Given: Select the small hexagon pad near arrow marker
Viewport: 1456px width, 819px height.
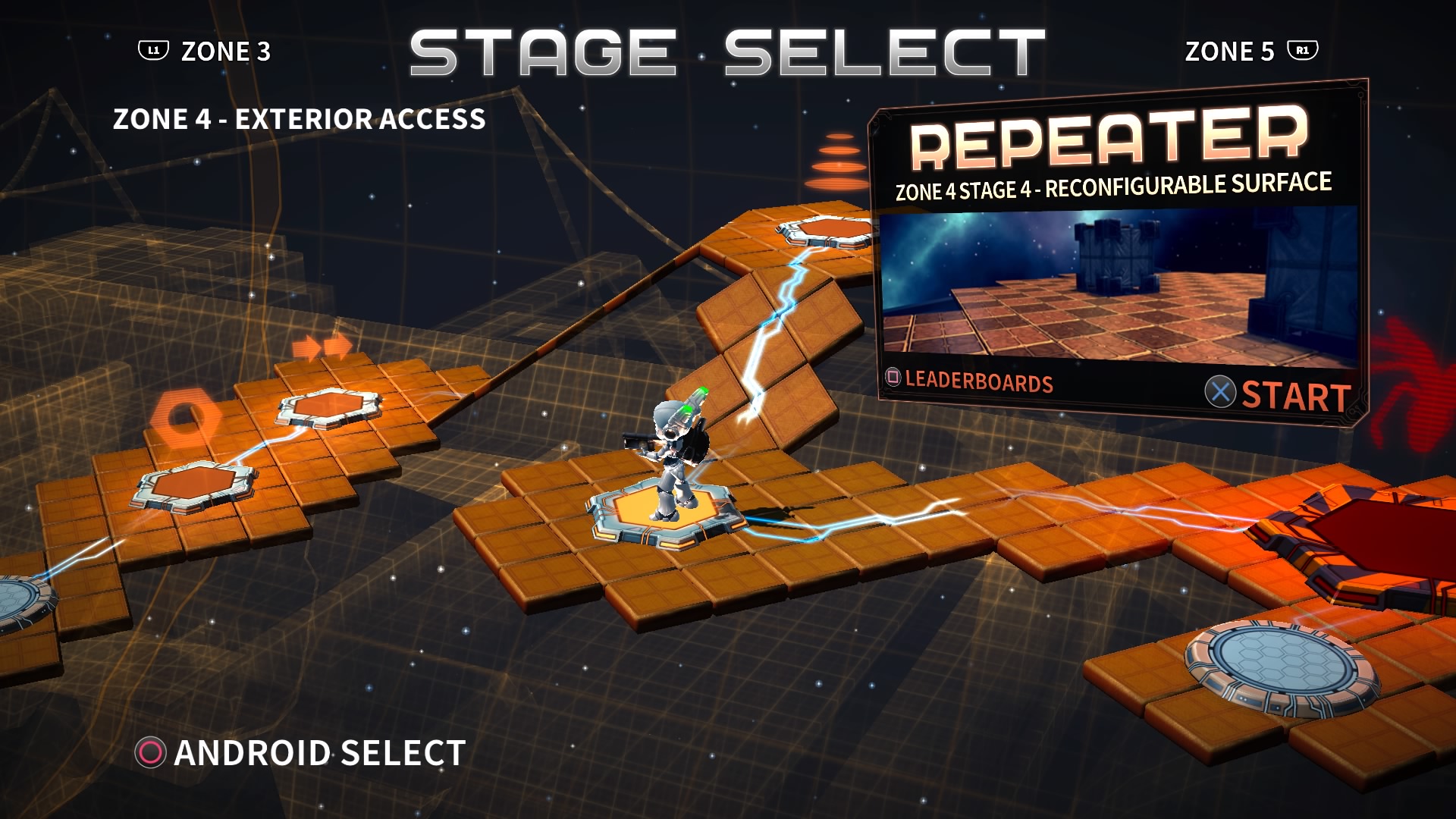Looking at the screenshot, I should tap(328, 407).
